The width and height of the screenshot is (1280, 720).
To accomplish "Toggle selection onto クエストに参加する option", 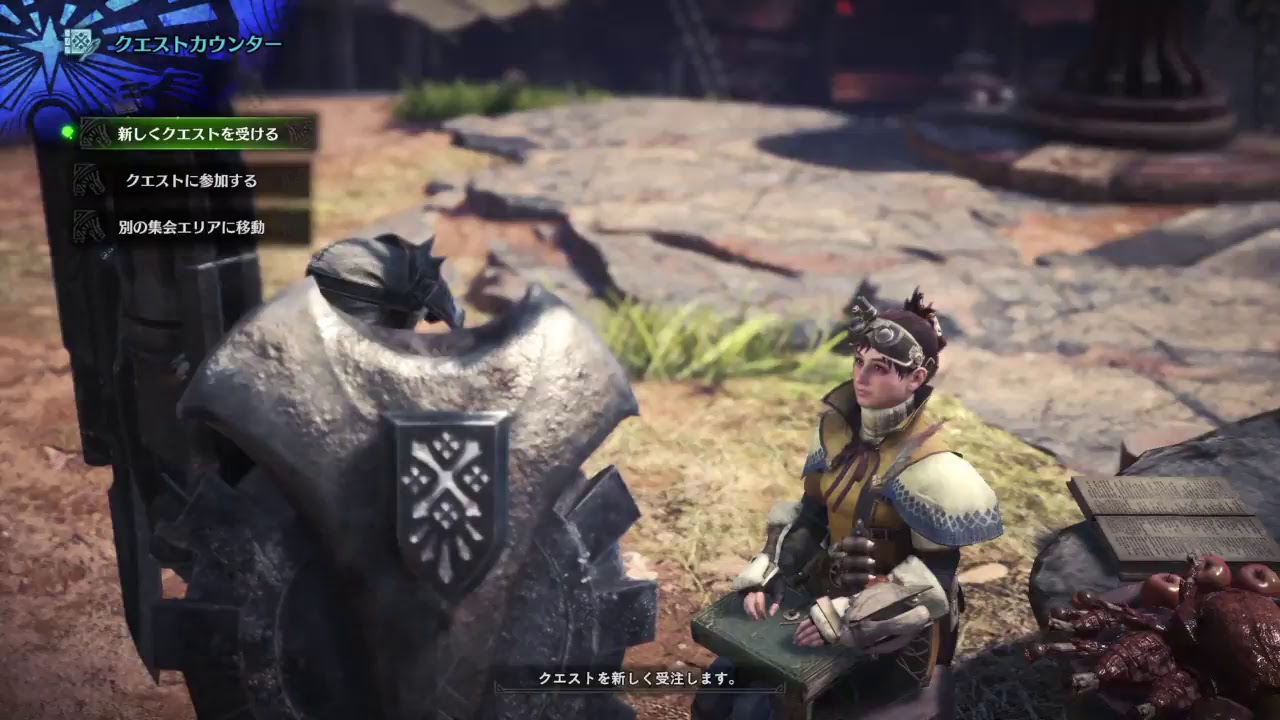I will pyautogui.click(x=190, y=180).
